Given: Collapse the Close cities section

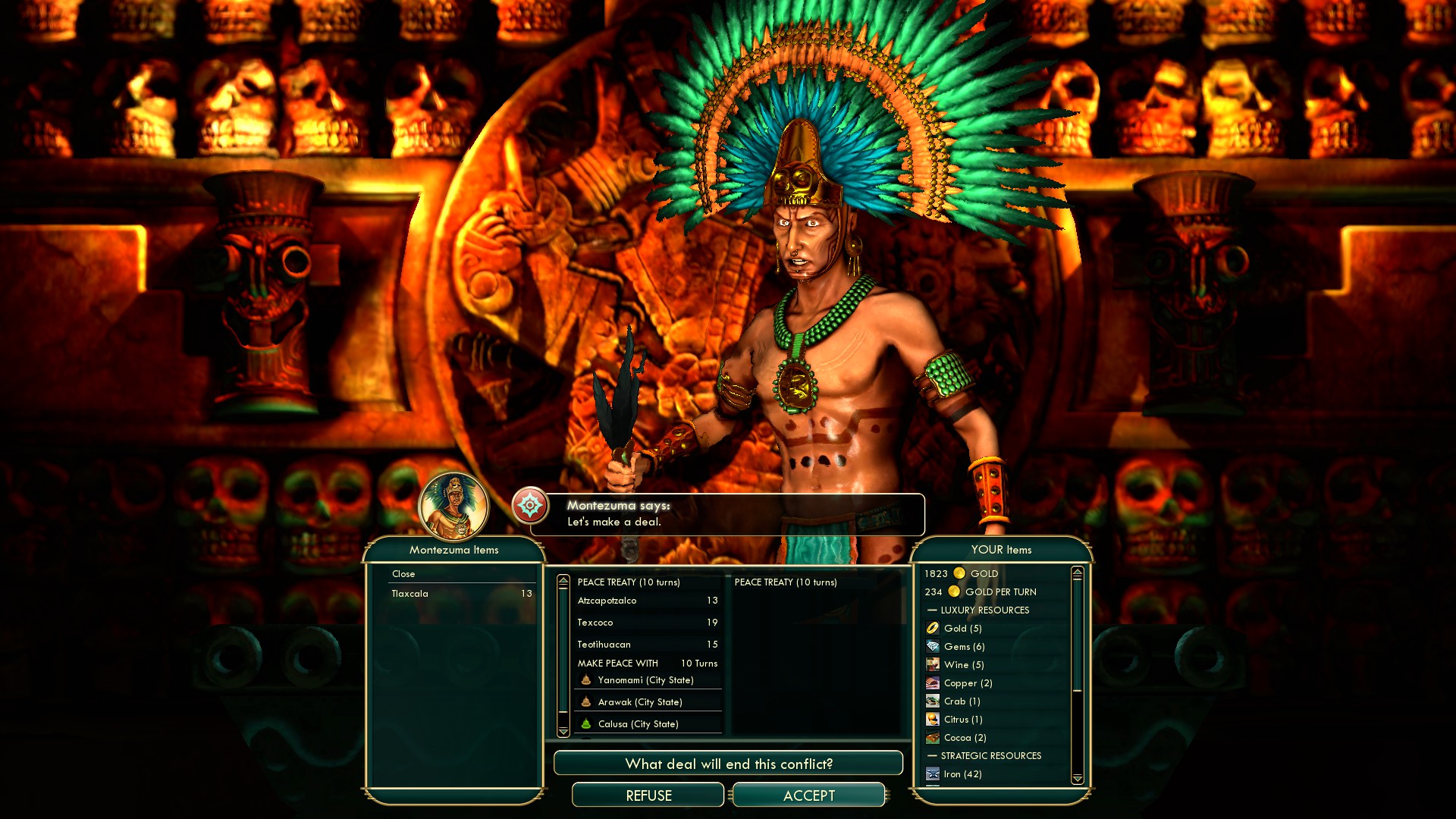Looking at the screenshot, I should (x=403, y=574).
